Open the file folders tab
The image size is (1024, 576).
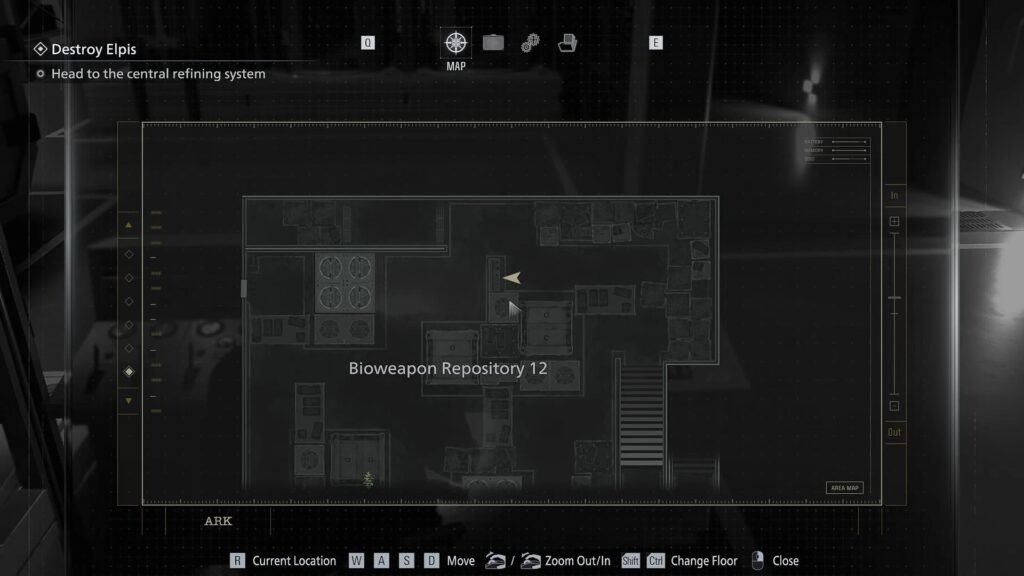coord(567,43)
